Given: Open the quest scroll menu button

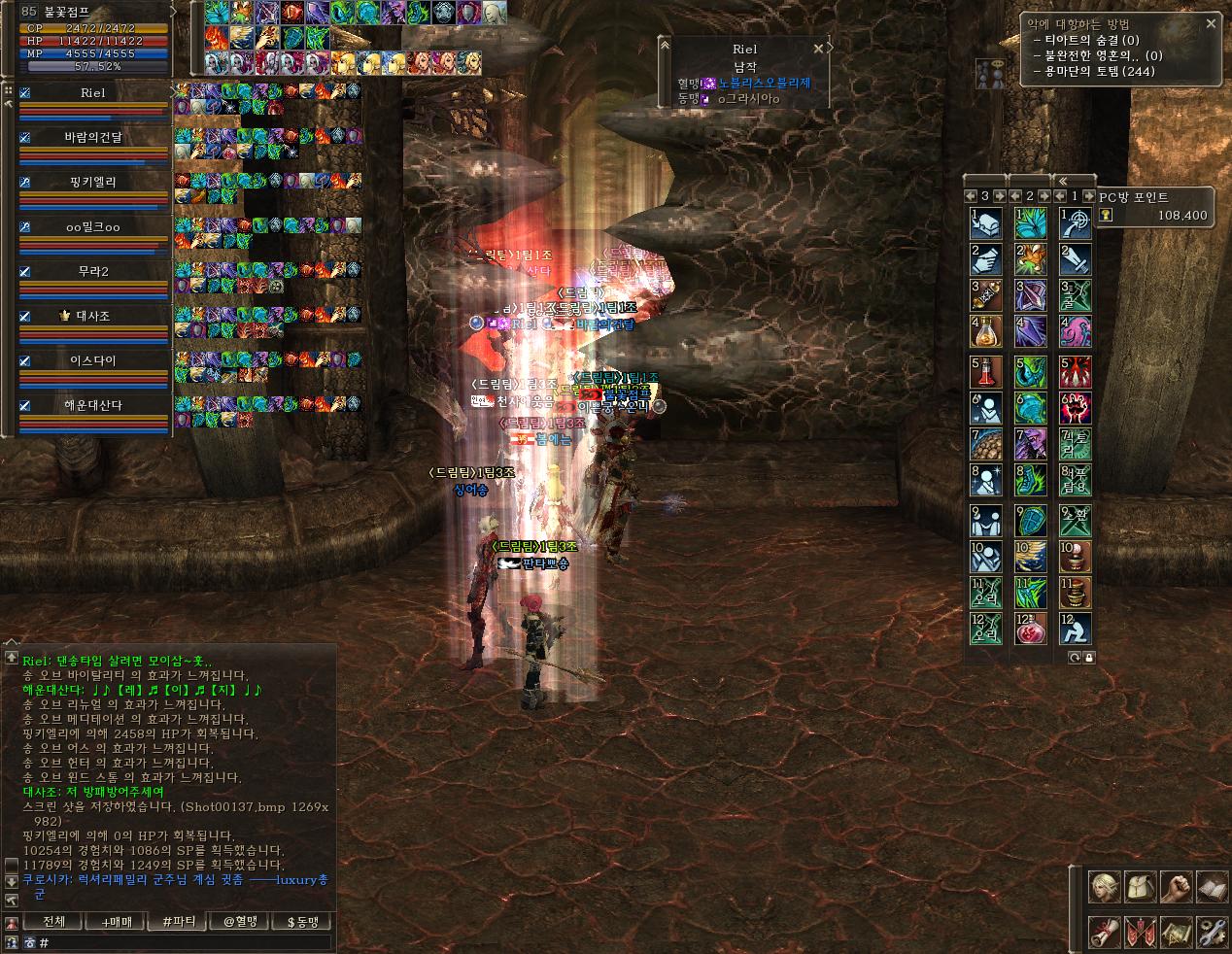Looking at the screenshot, I should (1104, 933).
